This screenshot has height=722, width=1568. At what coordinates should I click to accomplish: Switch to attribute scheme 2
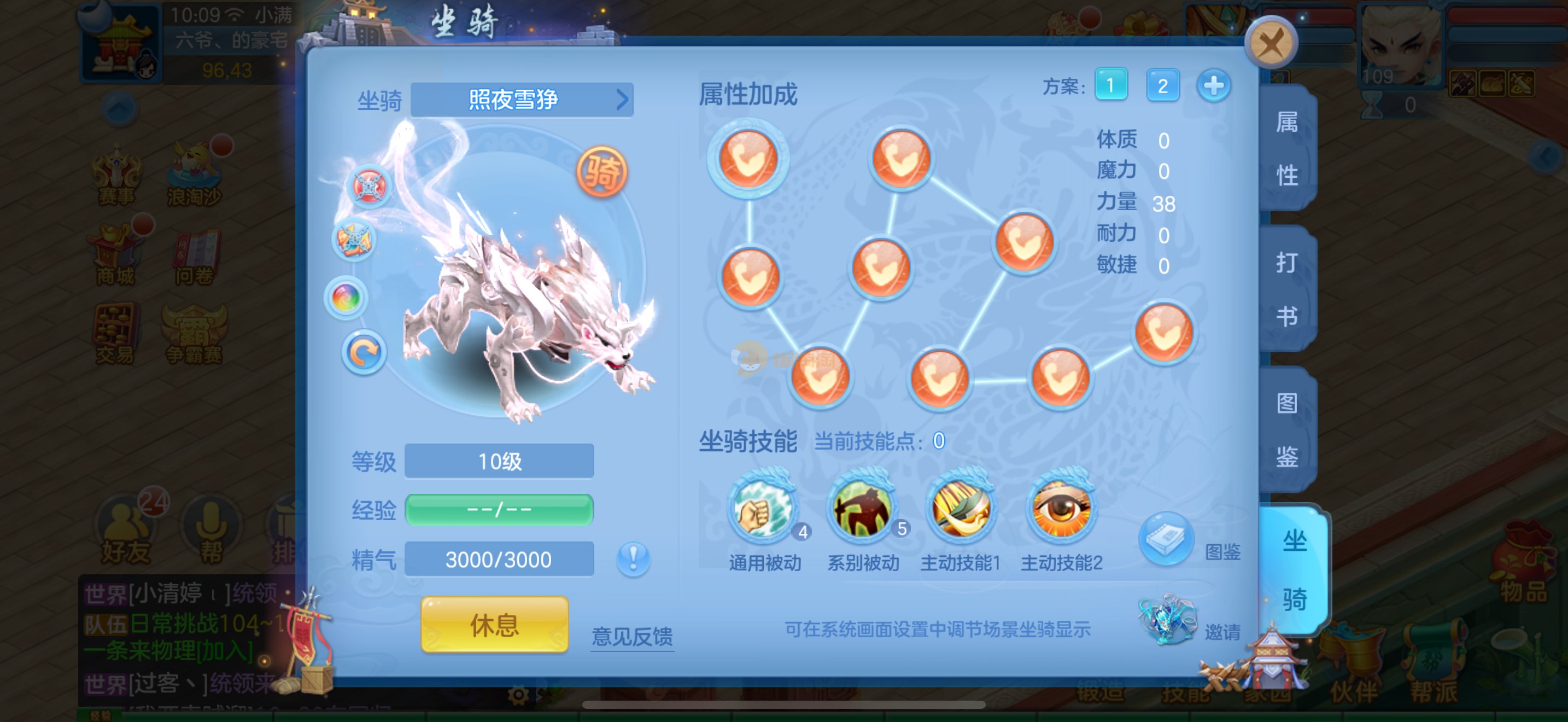[x=1162, y=85]
